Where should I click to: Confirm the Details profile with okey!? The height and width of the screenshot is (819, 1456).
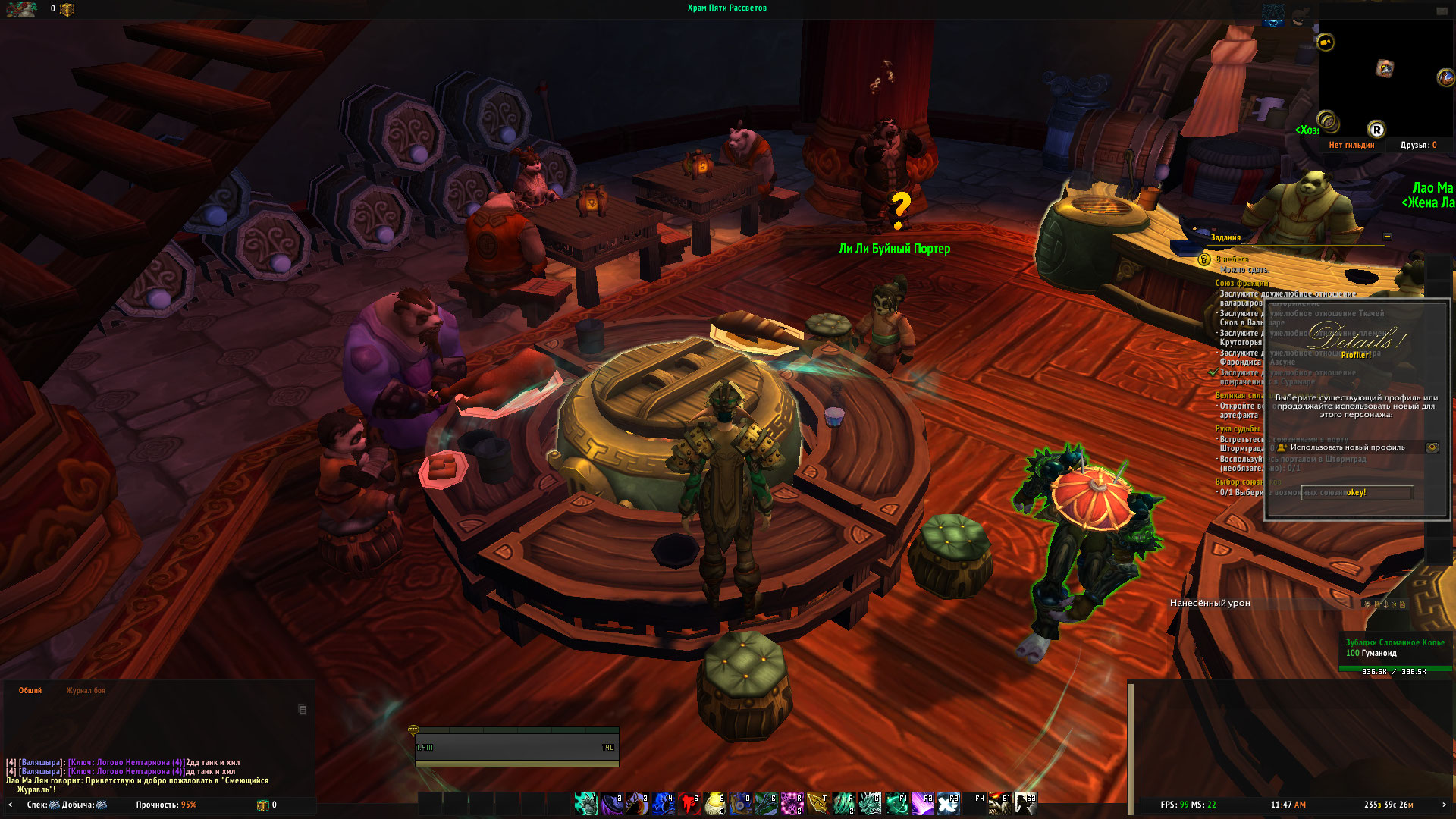click(x=1356, y=493)
